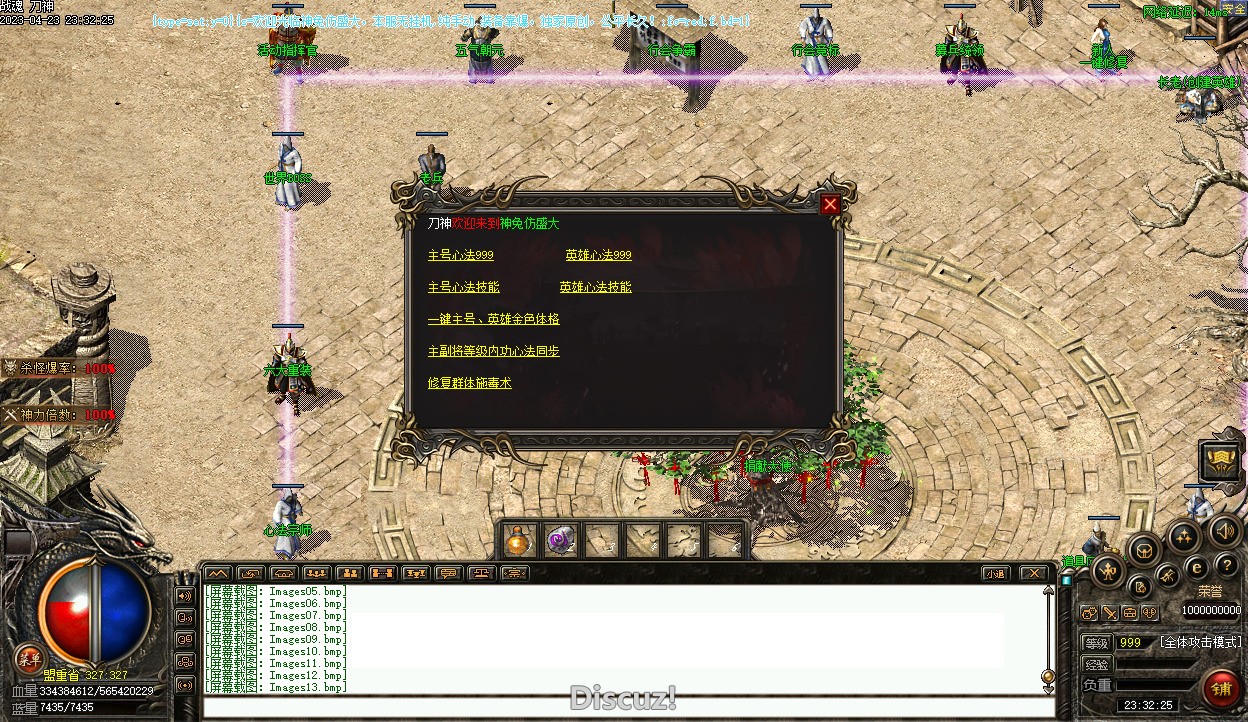Select the 英雄心法999 link

coord(598,255)
